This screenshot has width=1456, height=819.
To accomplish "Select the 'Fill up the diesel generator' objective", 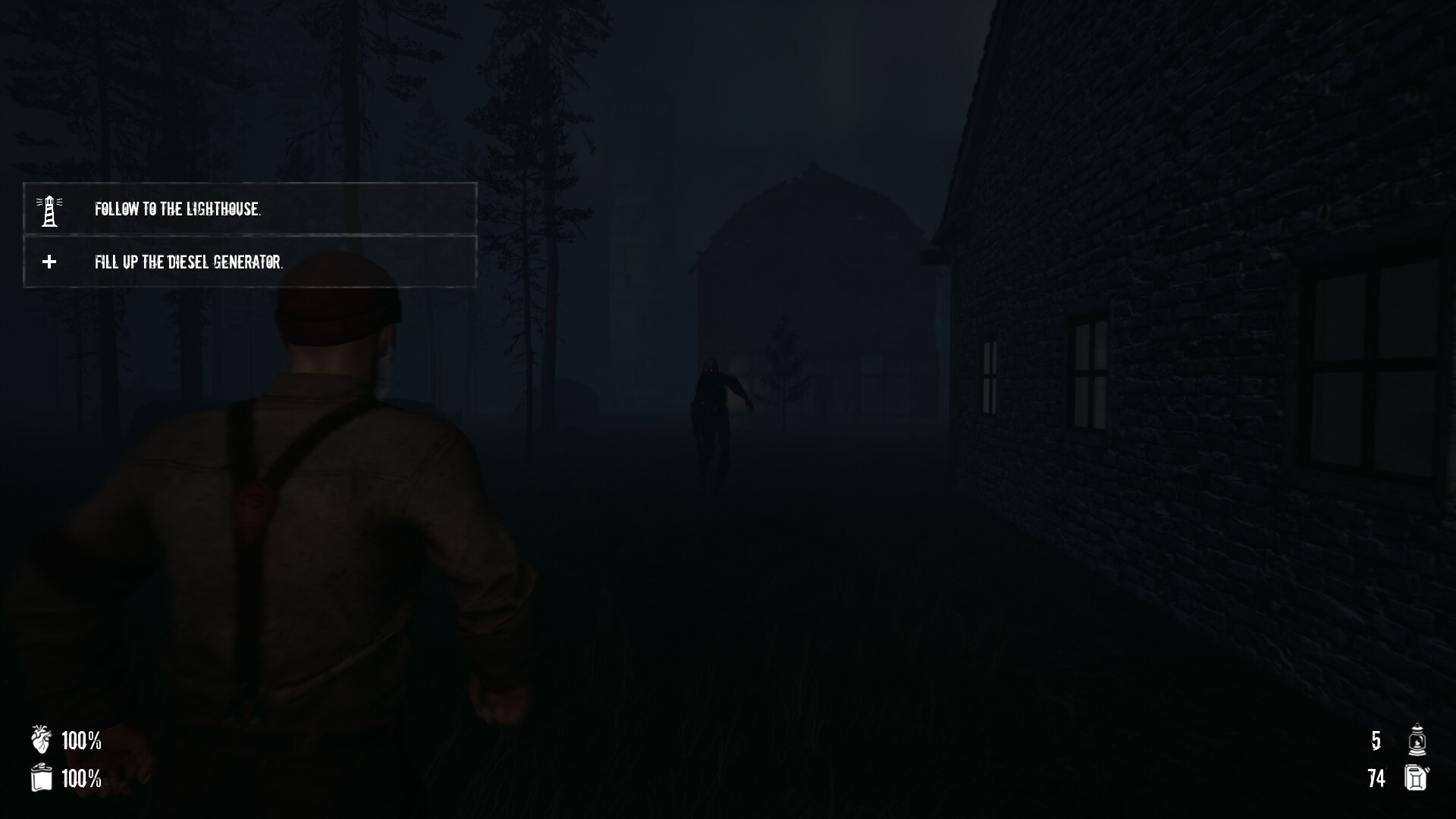I will [x=188, y=263].
